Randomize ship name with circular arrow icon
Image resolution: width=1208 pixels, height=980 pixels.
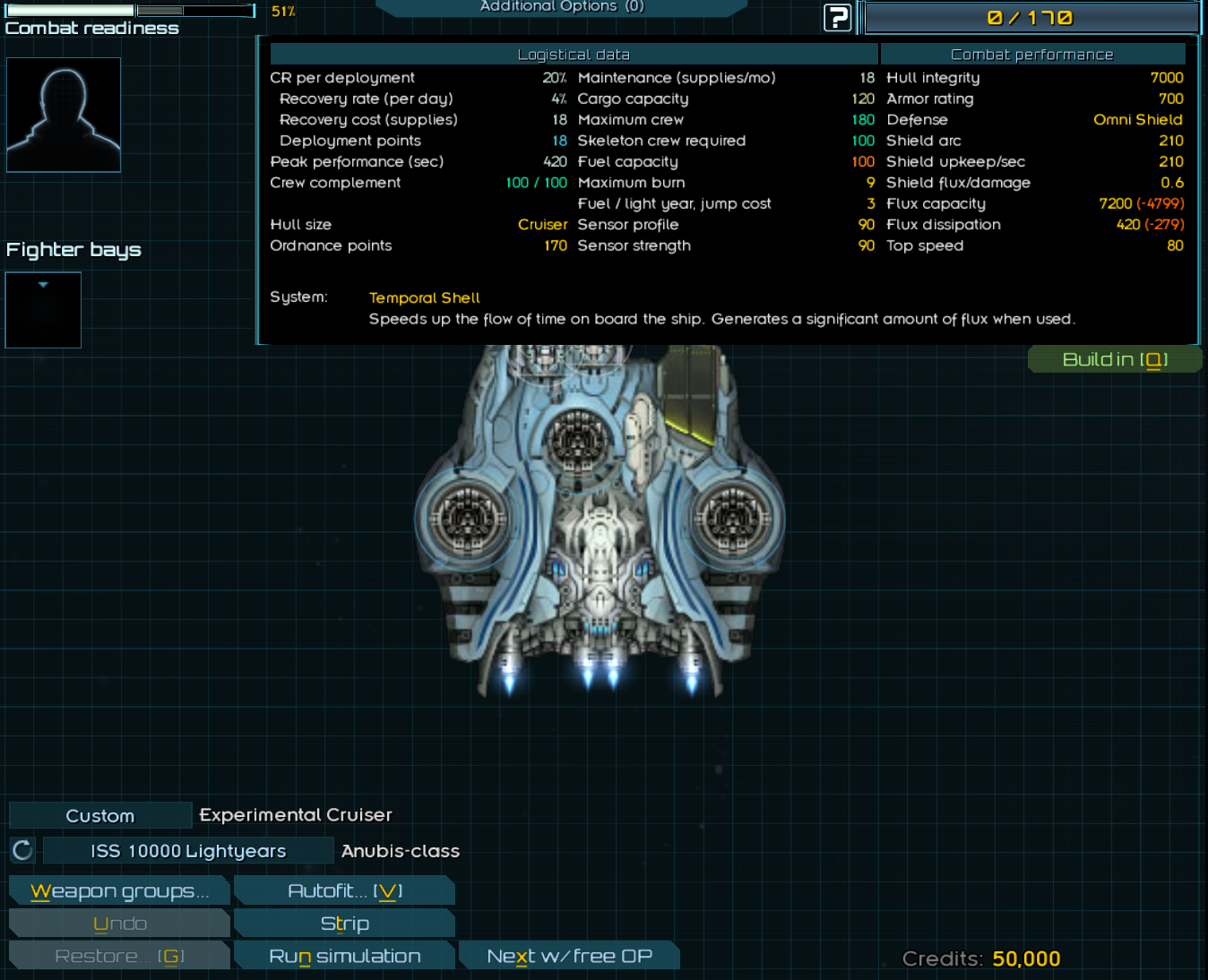[22, 850]
